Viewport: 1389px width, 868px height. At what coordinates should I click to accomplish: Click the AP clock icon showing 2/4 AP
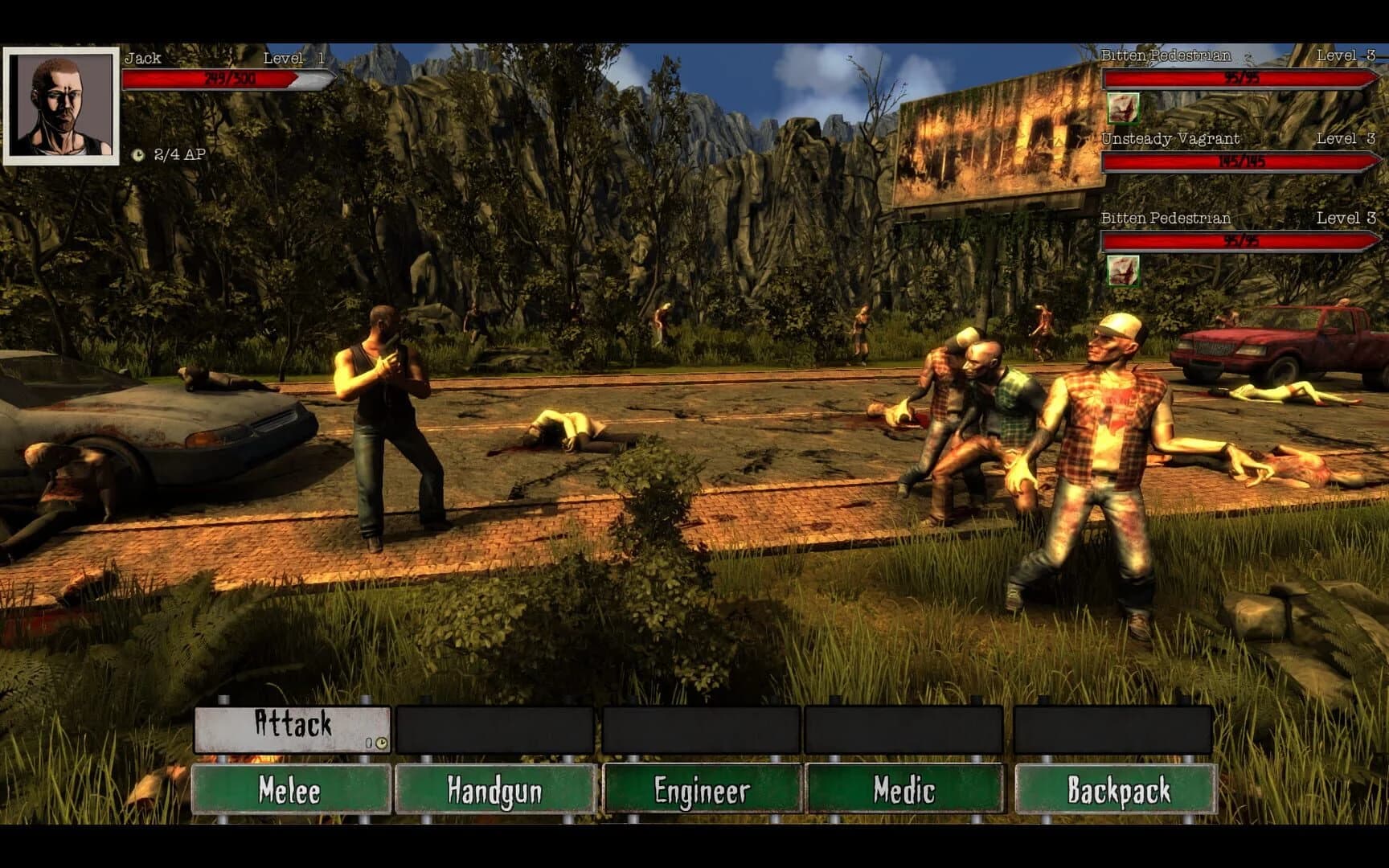click(x=138, y=155)
